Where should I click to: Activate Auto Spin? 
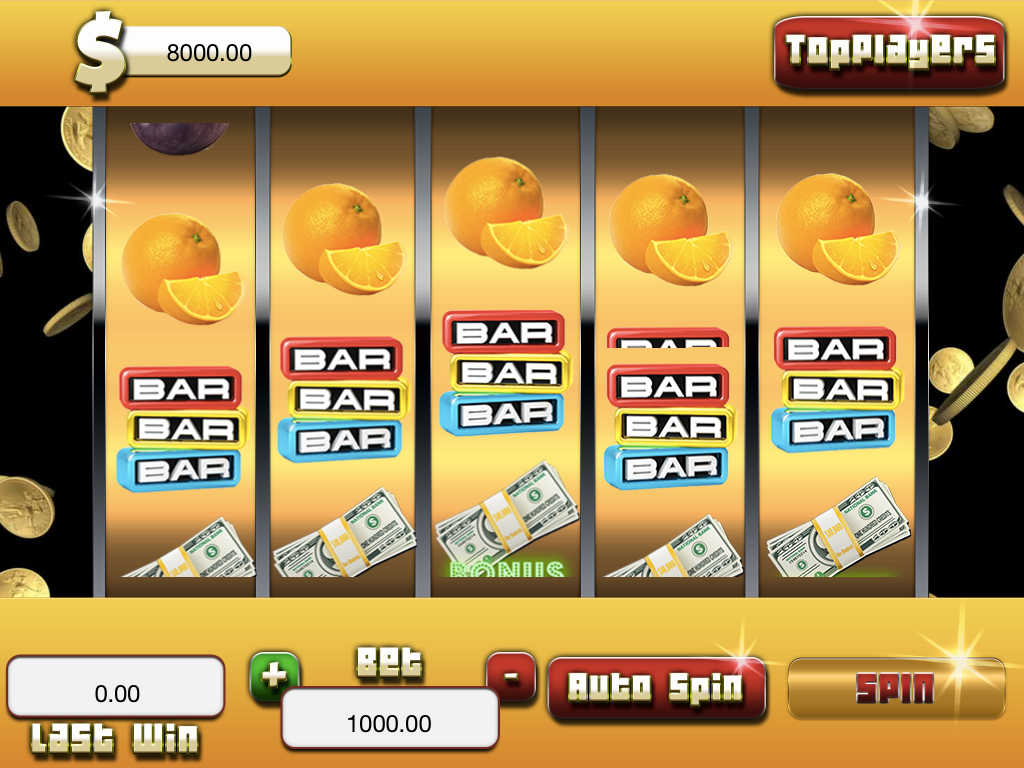tap(656, 687)
